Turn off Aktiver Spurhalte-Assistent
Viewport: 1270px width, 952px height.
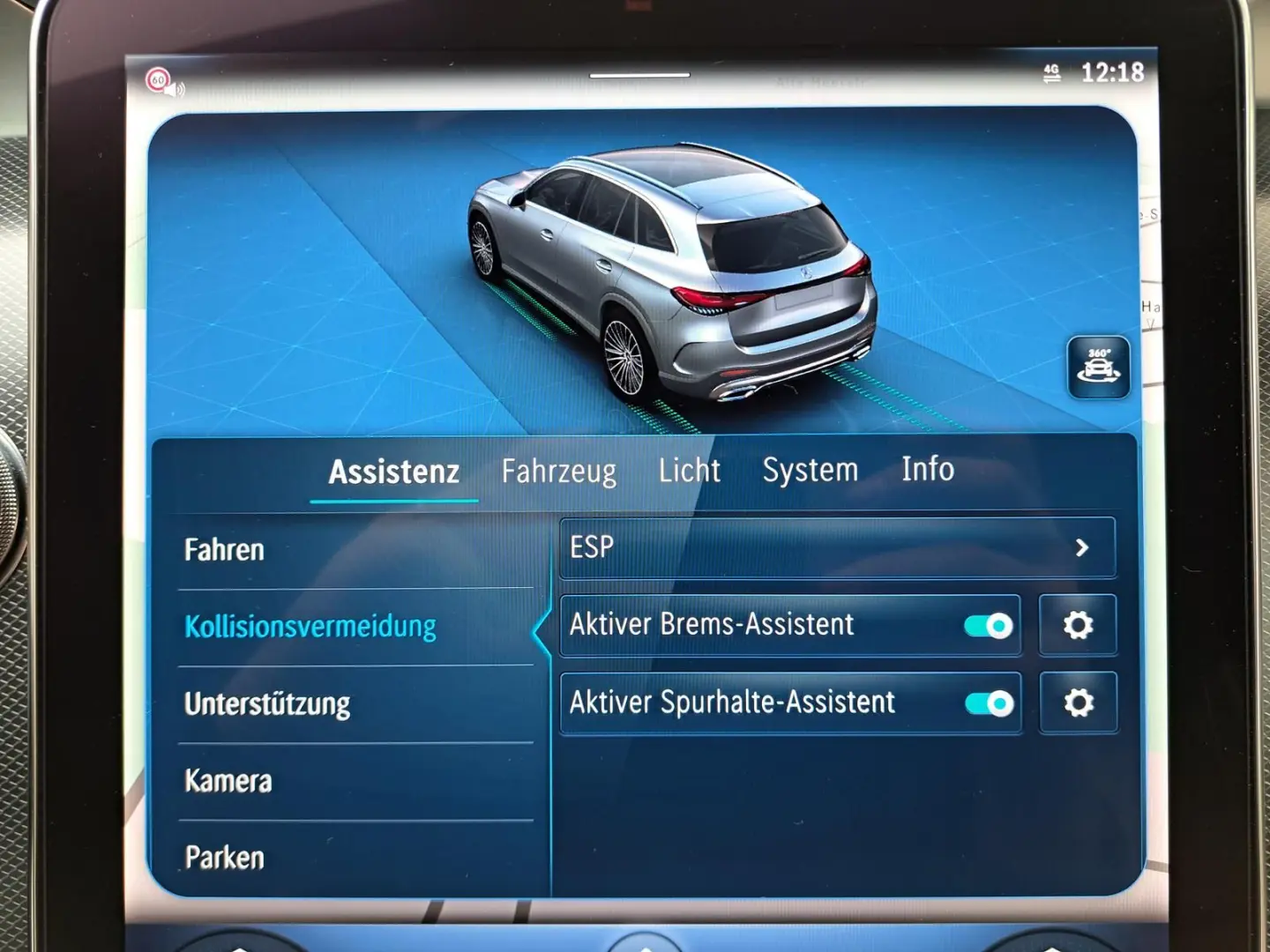[x=990, y=704]
